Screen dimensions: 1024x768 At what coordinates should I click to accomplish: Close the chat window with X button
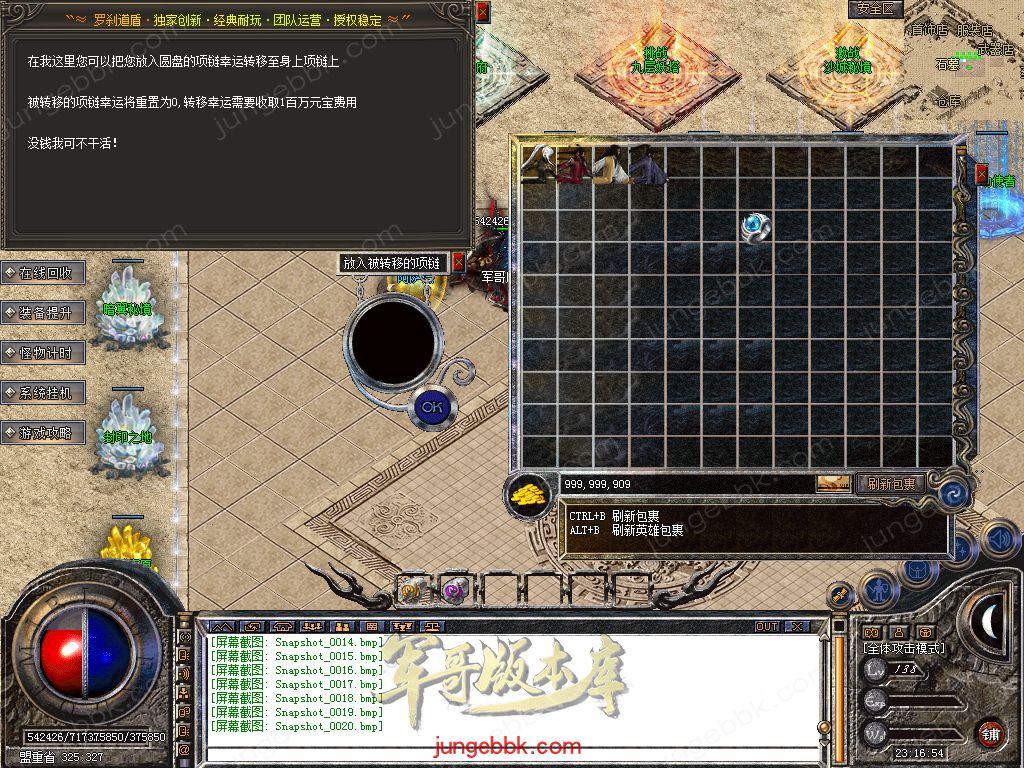pyautogui.click(x=797, y=627)
